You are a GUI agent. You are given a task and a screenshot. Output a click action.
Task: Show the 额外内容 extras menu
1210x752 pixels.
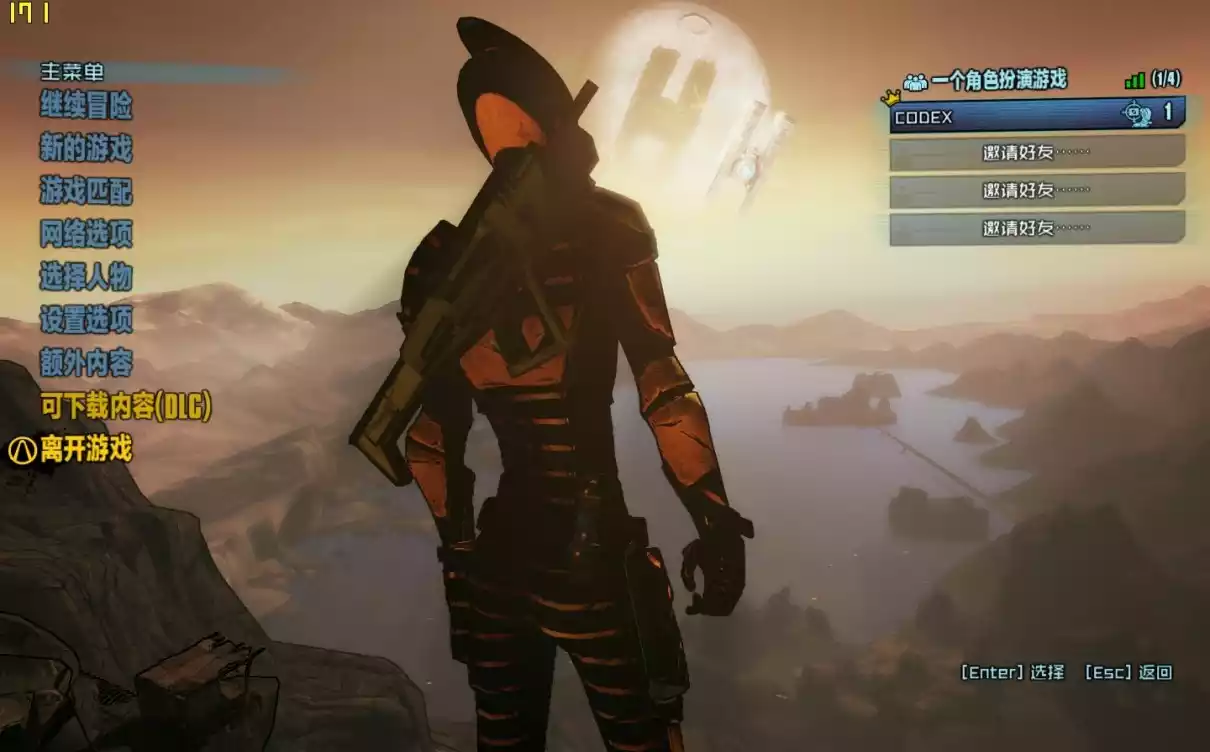pos(86,363)
